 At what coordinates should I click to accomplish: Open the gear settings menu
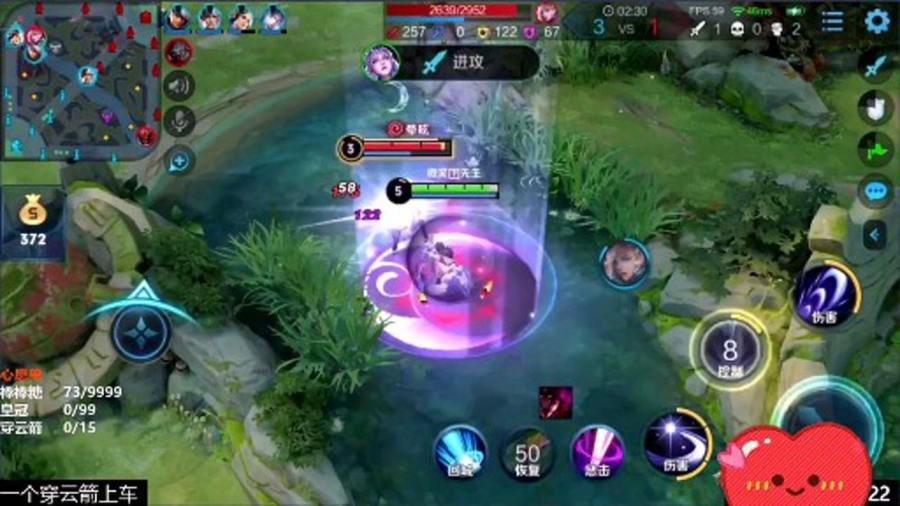[877, 21]
